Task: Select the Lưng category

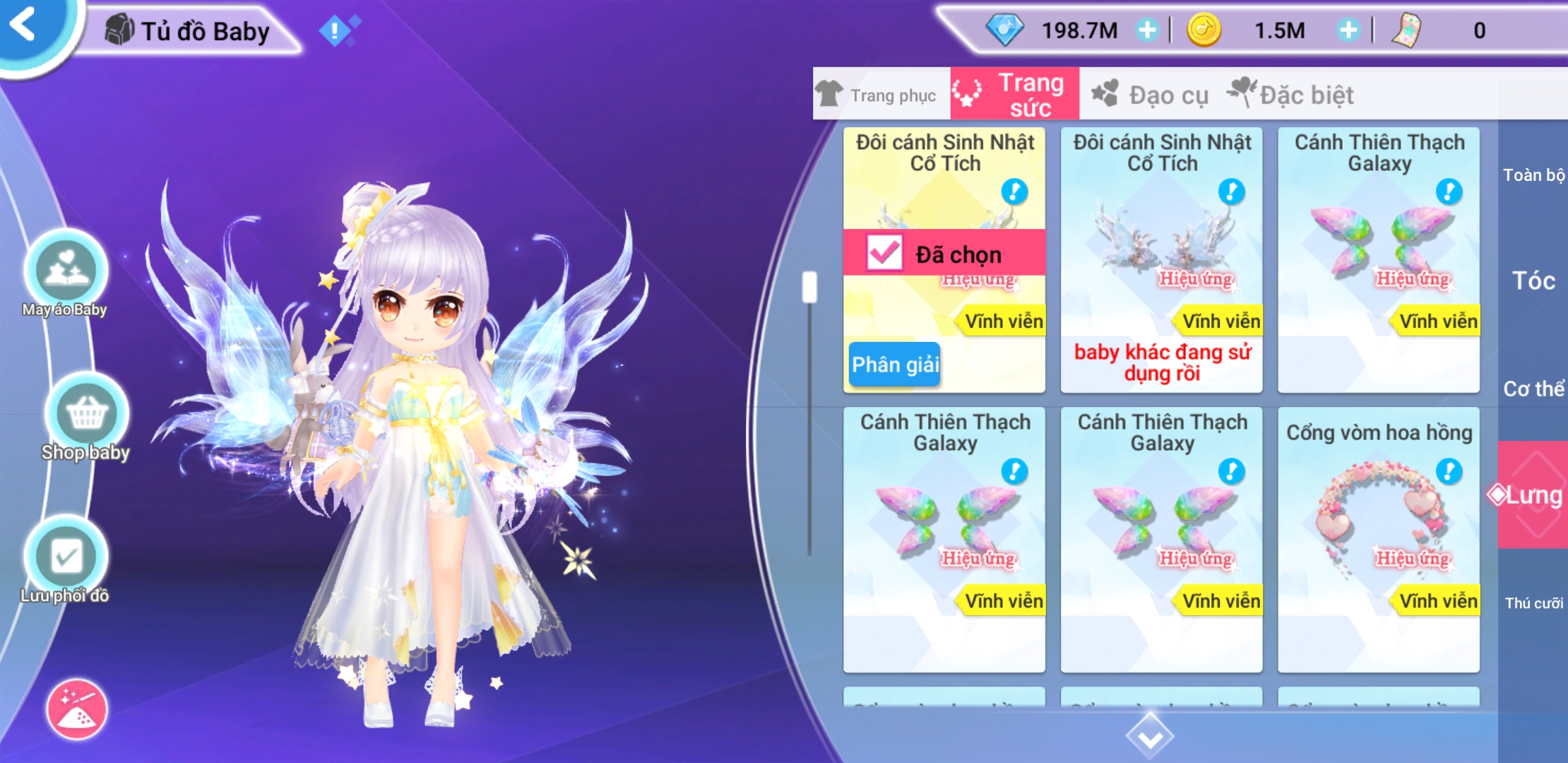Action: 1533,495
